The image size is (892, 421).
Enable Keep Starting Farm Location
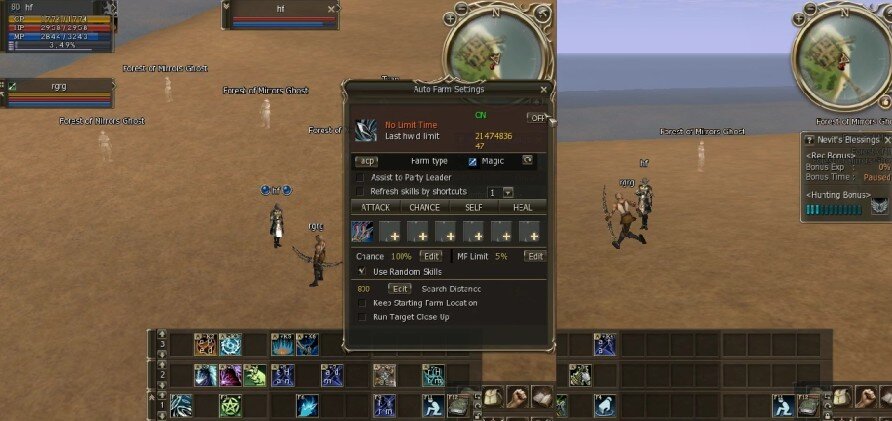coord(361,303)
